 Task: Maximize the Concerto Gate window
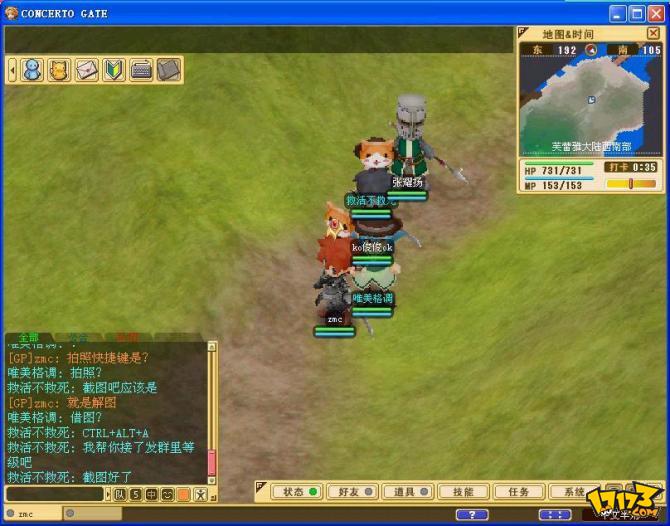(x=637, y=13)
